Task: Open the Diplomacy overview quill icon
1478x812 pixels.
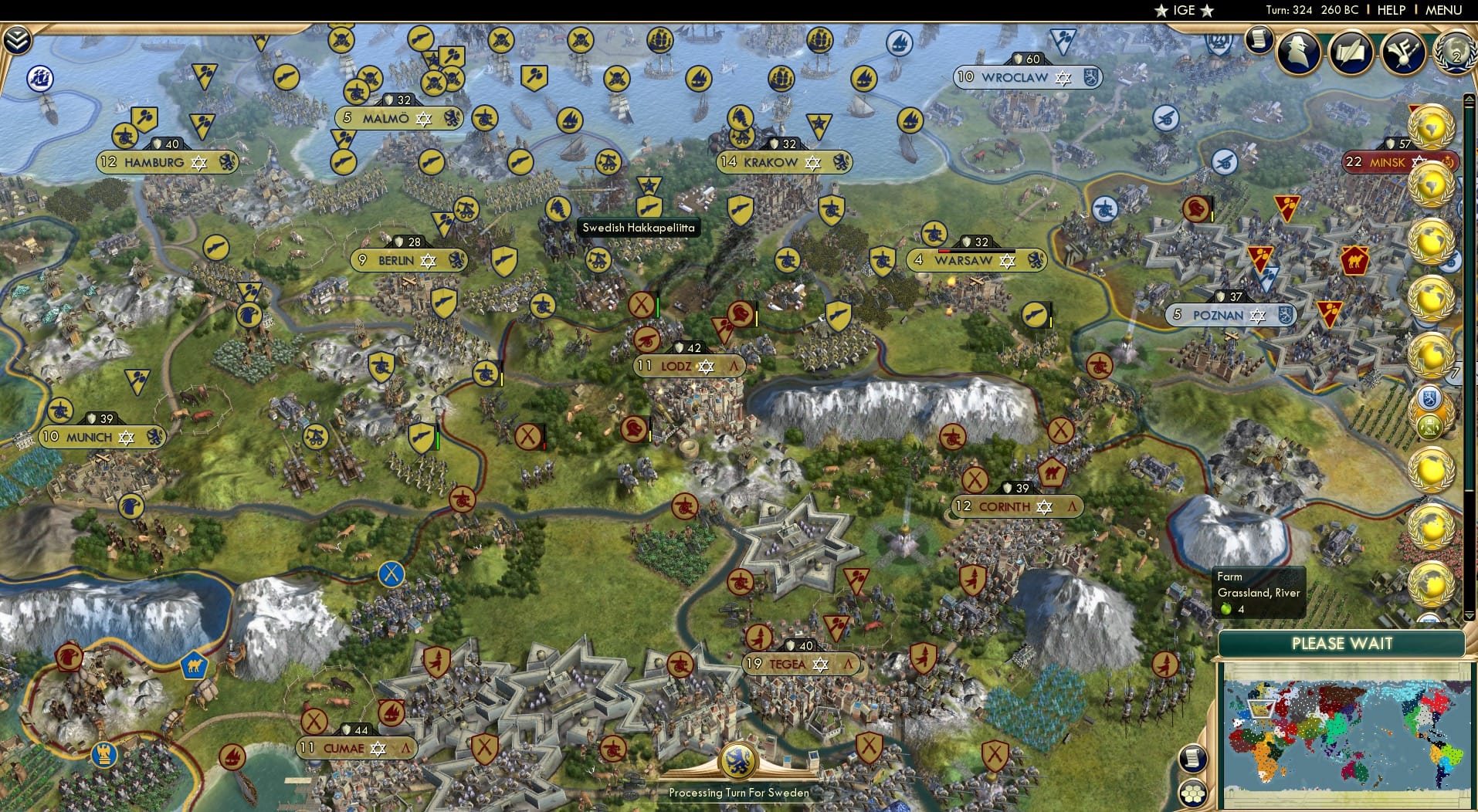Action: point(1351,52)
